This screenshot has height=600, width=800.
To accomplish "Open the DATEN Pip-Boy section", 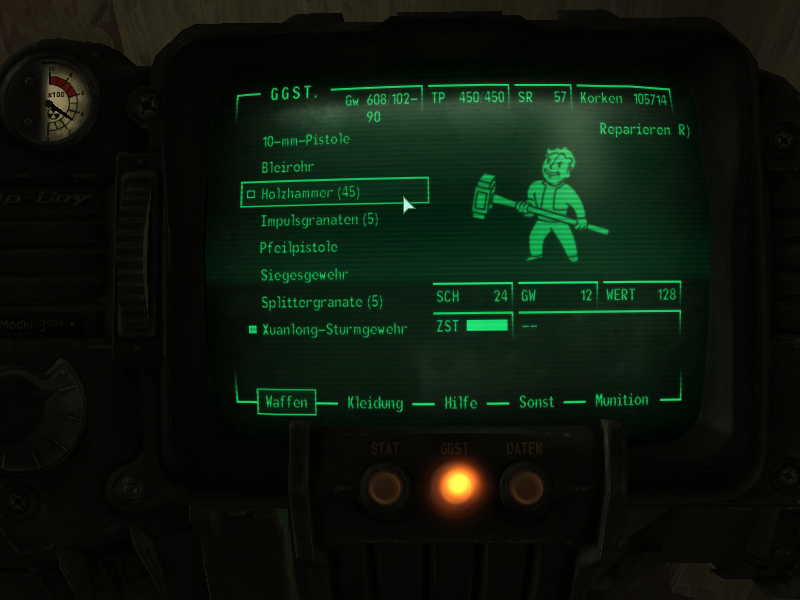I will [x=524, y=485].
